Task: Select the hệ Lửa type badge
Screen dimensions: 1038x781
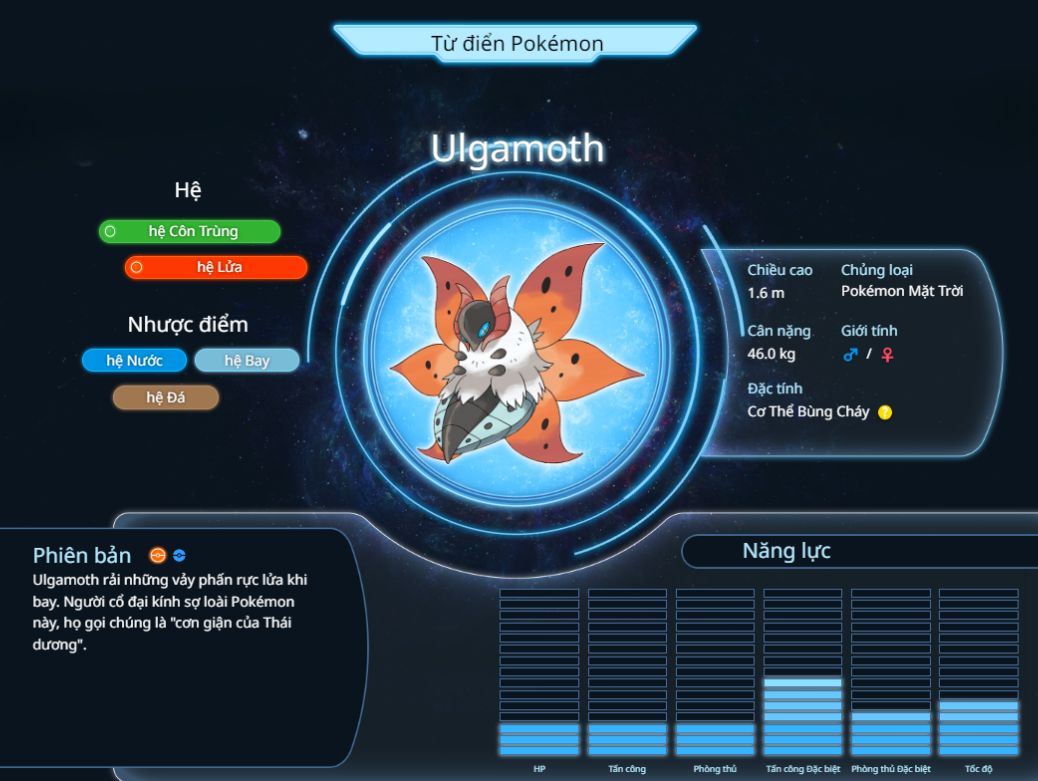Action: [x=216, y=267]
